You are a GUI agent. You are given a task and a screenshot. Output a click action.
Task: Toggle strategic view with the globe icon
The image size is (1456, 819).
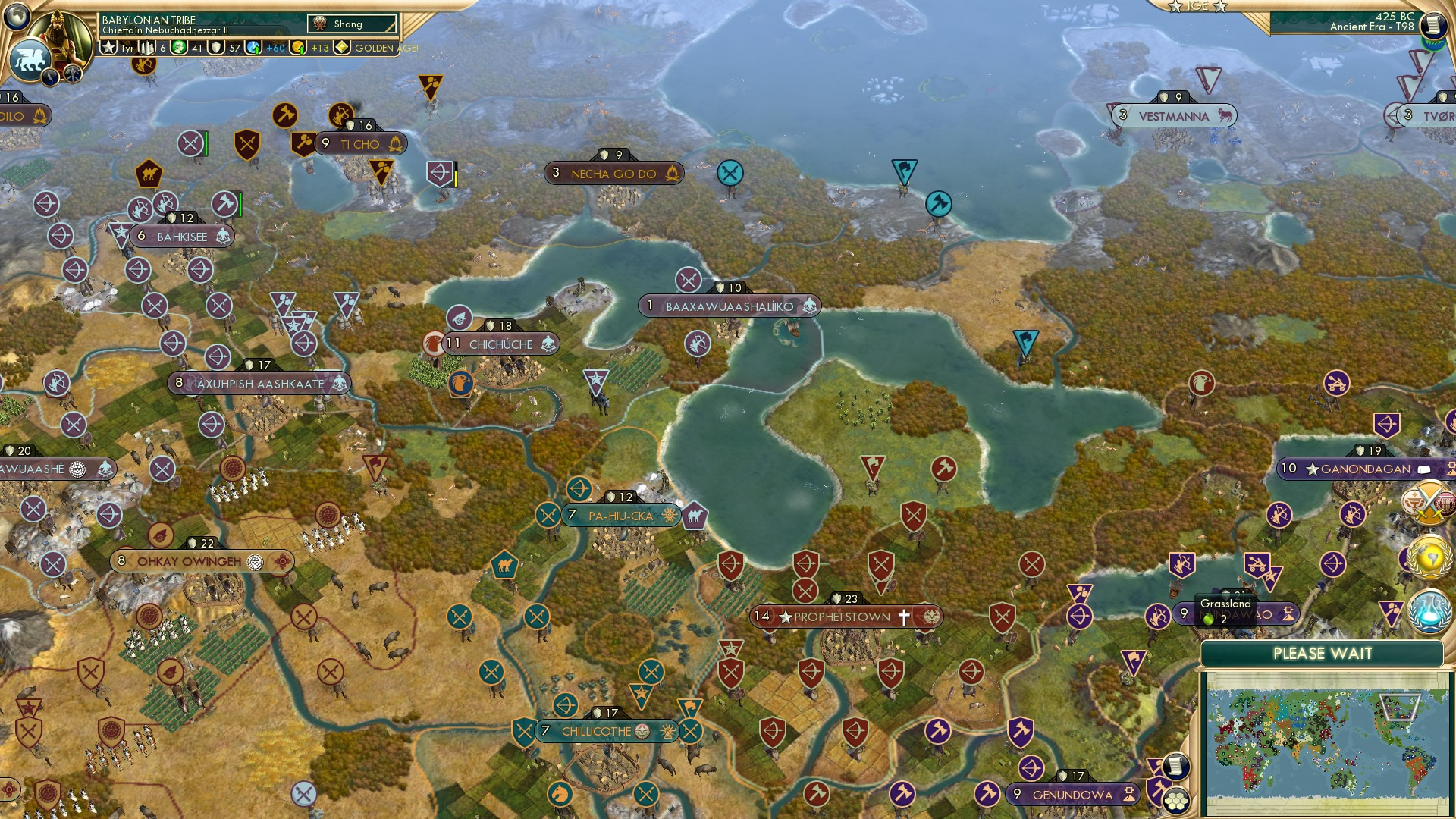(x=17, y=18)
